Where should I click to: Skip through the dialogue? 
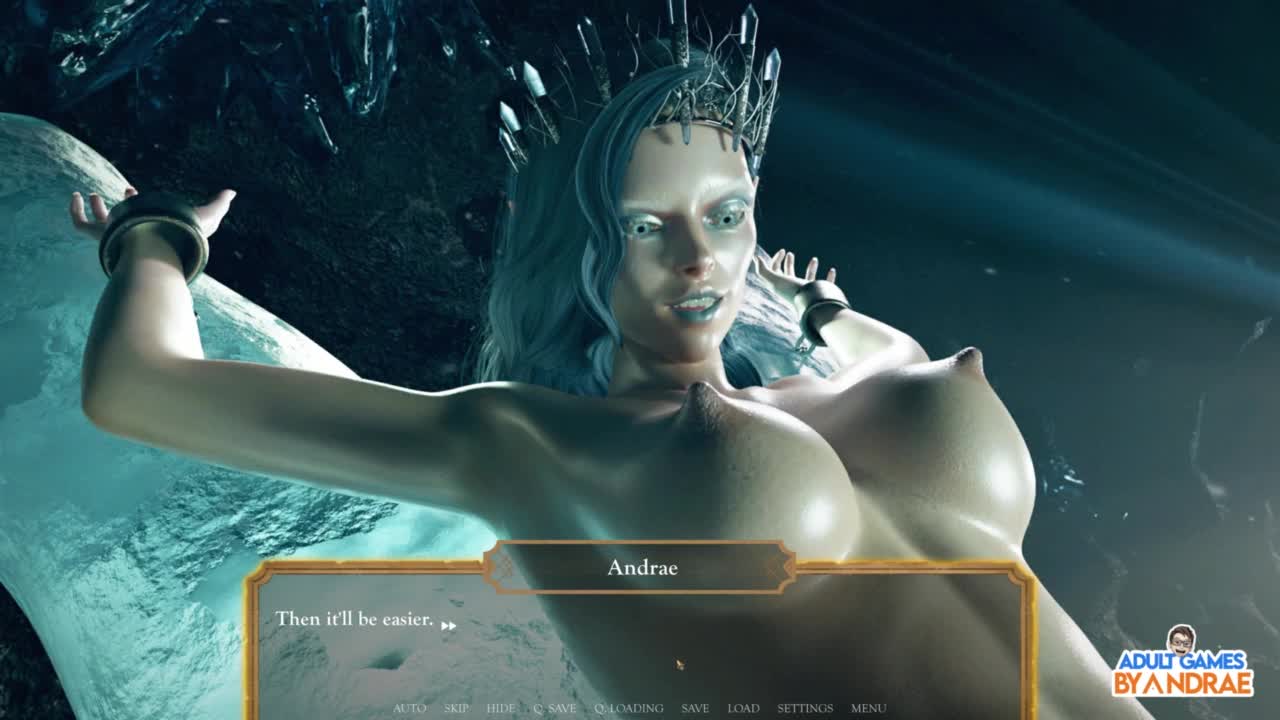tap(456, 708)
